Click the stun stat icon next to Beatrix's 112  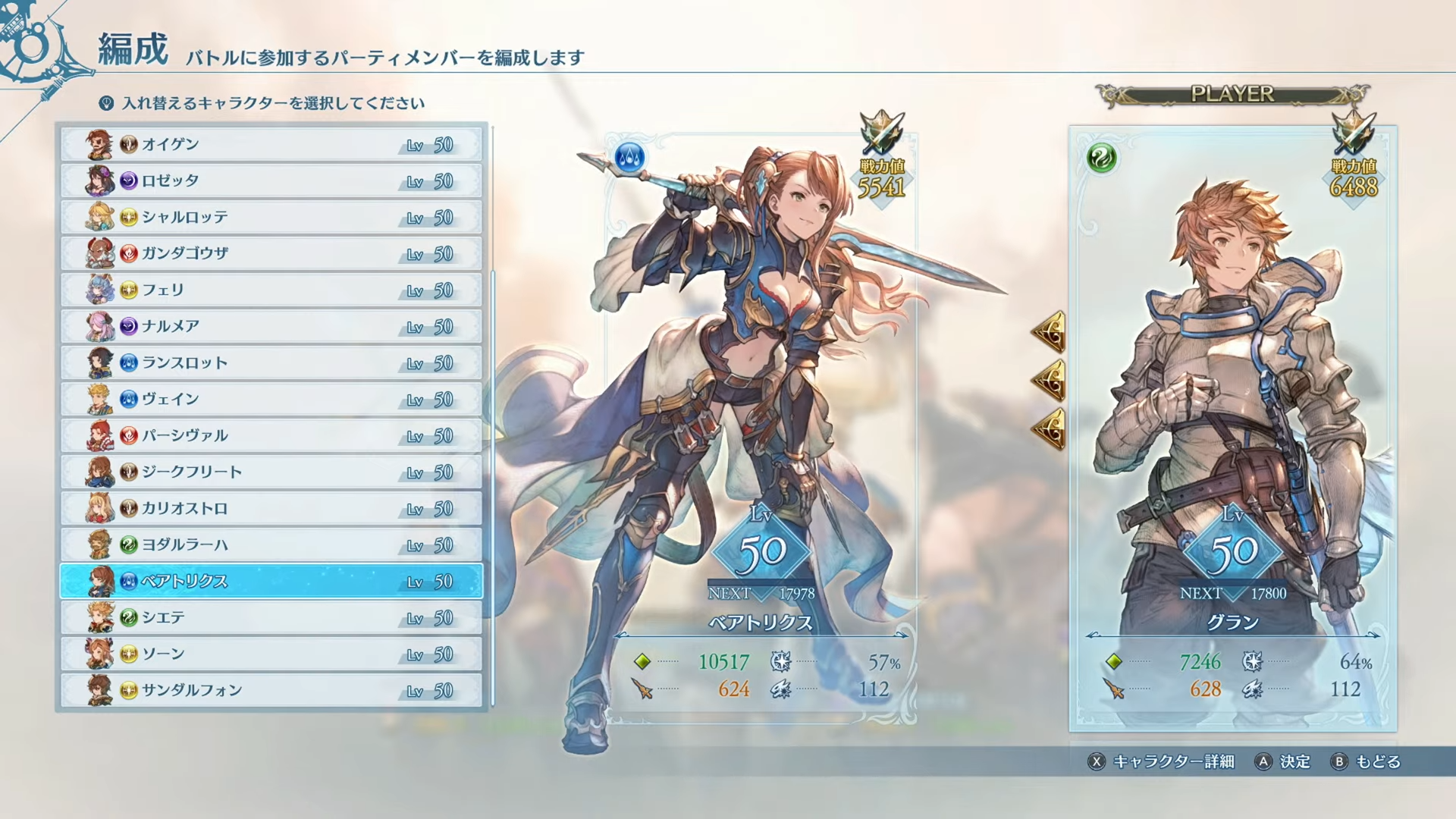click(x=780, y=689)
